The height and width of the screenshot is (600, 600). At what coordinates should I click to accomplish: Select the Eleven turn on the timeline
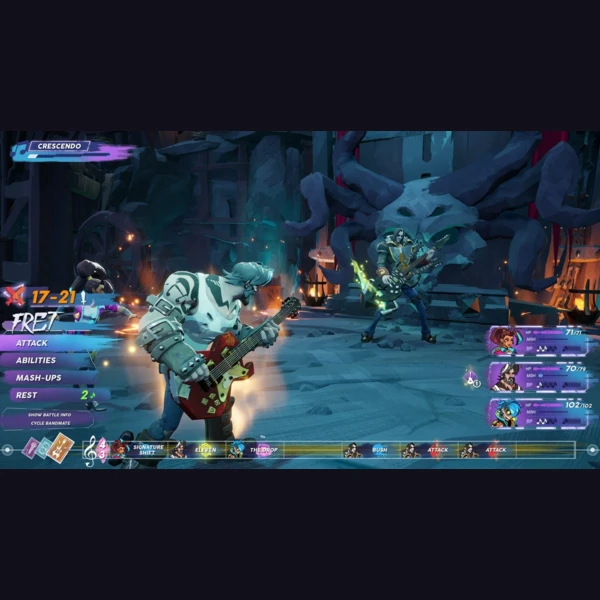pyautogui.click(x=205, y=450)
